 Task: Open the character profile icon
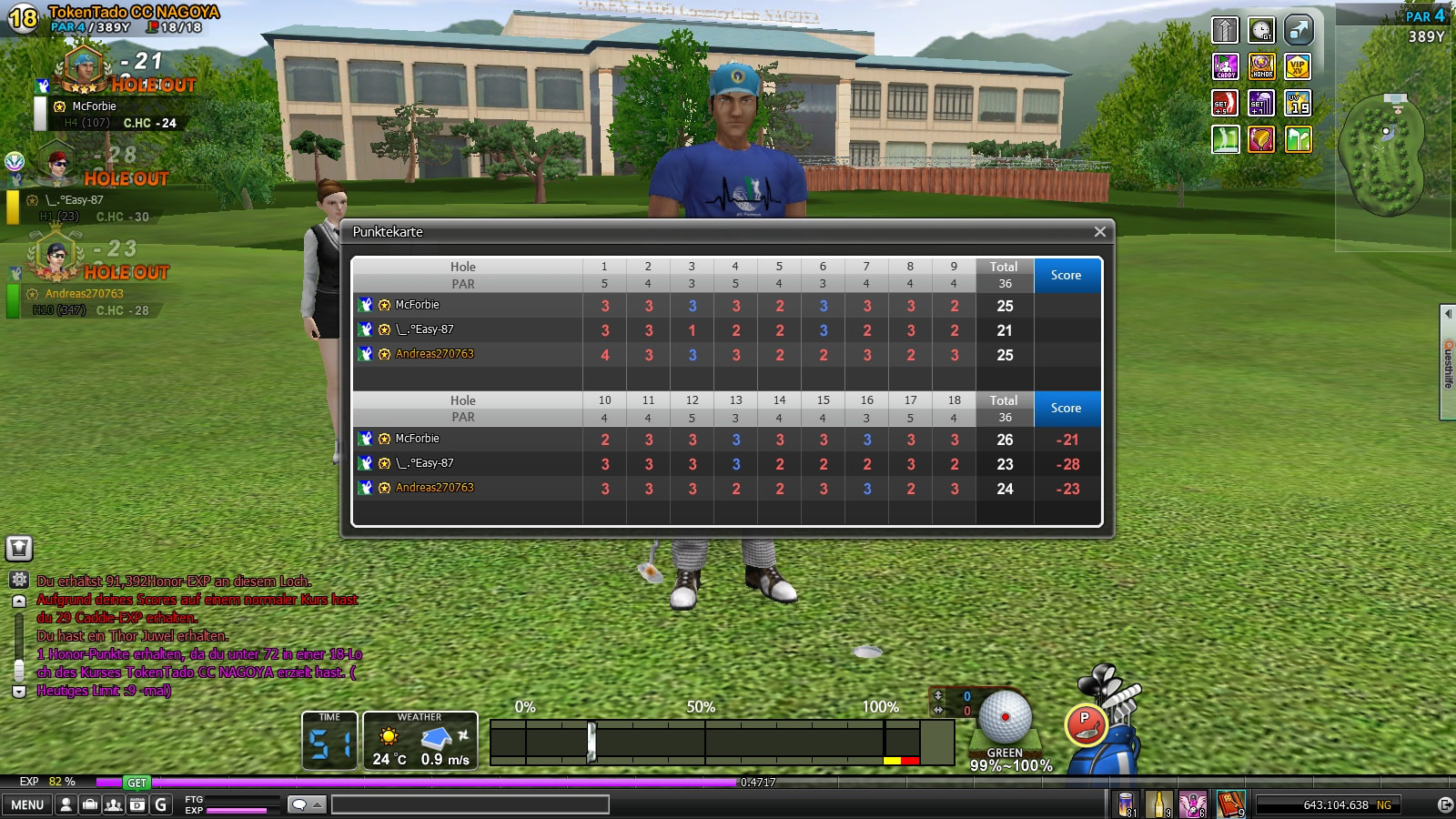(x=66, y=804)
